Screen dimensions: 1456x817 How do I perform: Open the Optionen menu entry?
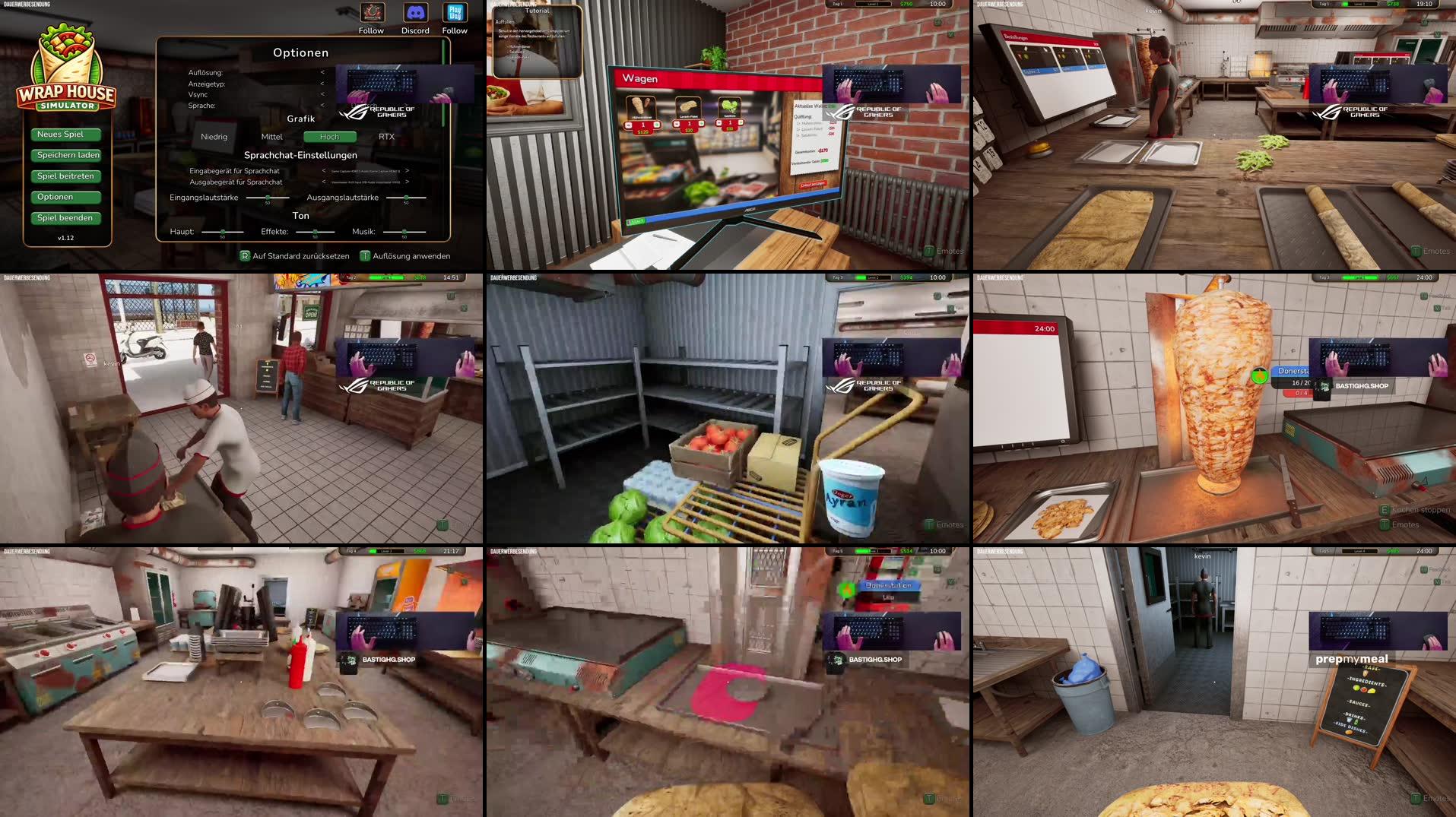(66, 196)
